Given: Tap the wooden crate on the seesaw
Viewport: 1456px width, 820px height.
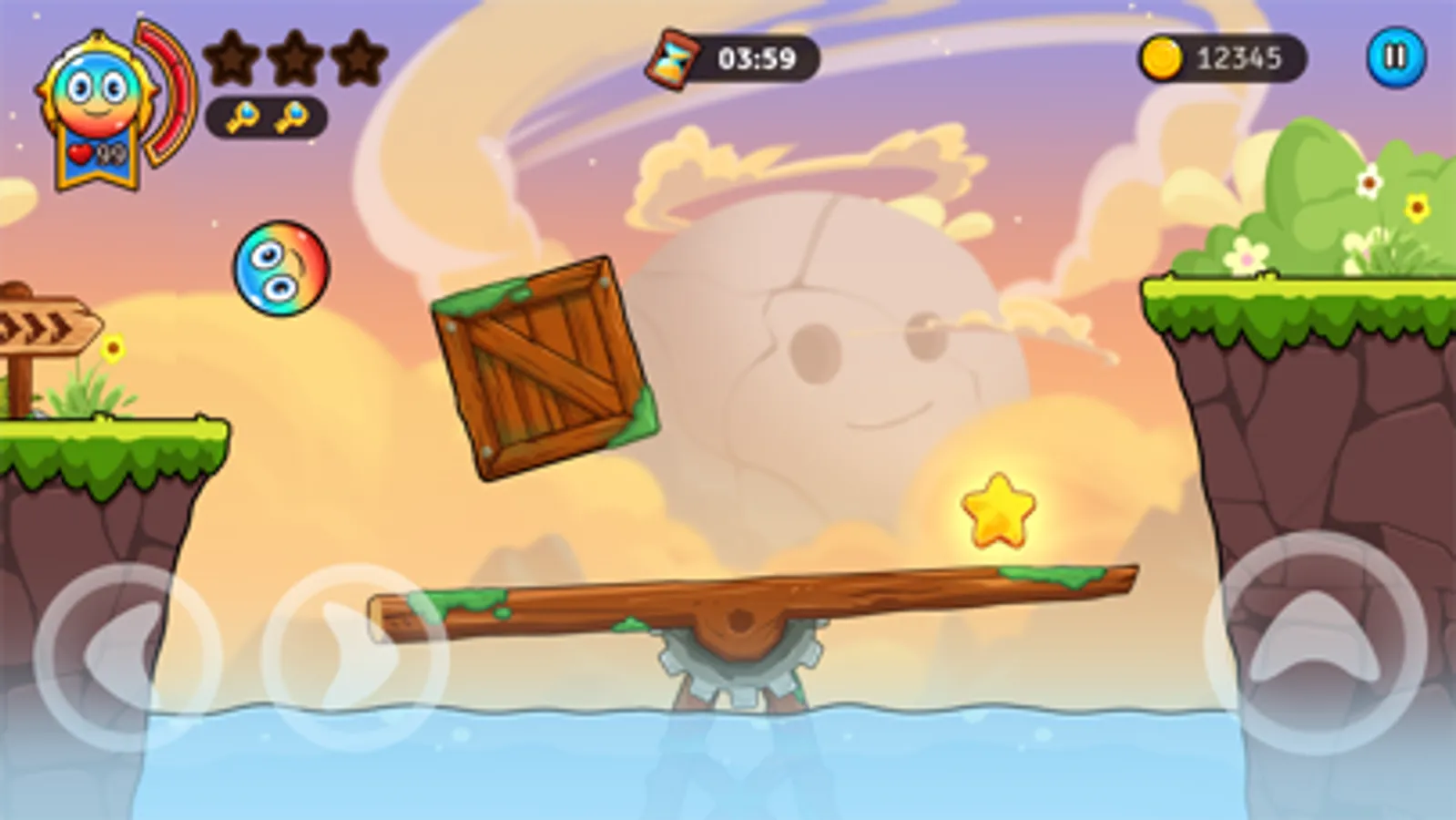Looking at the screenshot, I should 544,364.
